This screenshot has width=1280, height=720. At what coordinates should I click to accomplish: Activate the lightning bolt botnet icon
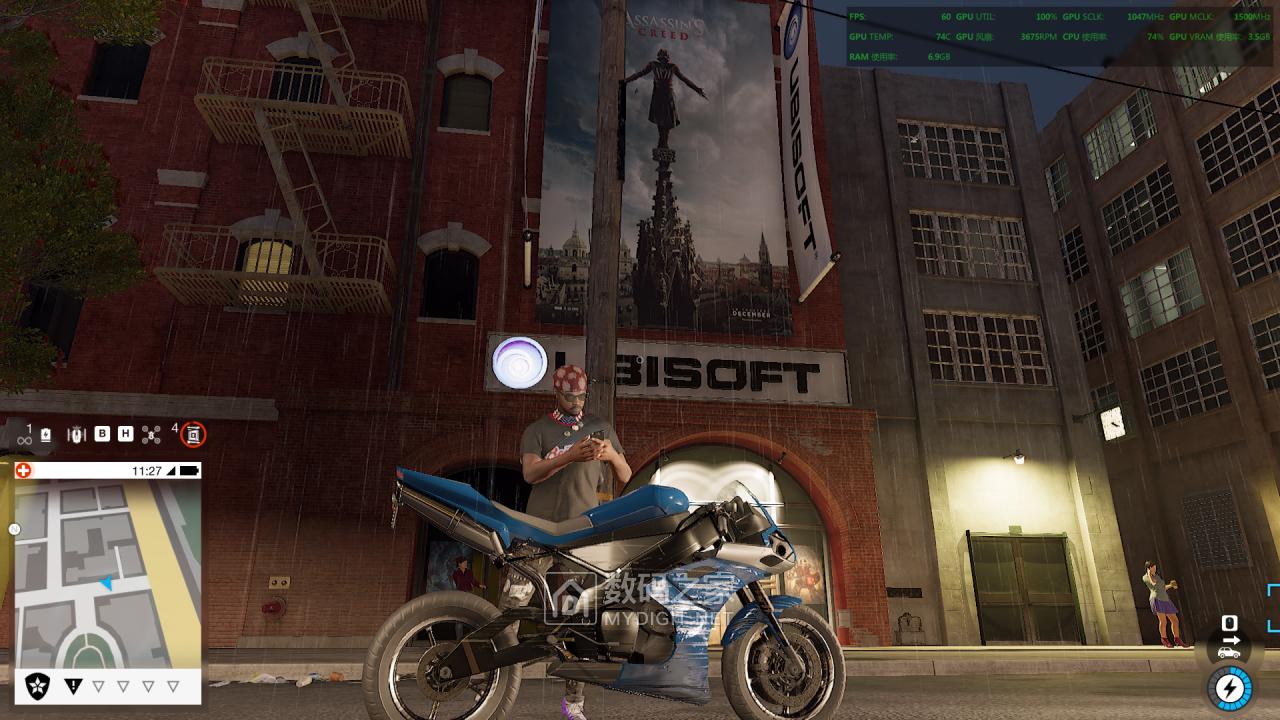coord(1230,688)
